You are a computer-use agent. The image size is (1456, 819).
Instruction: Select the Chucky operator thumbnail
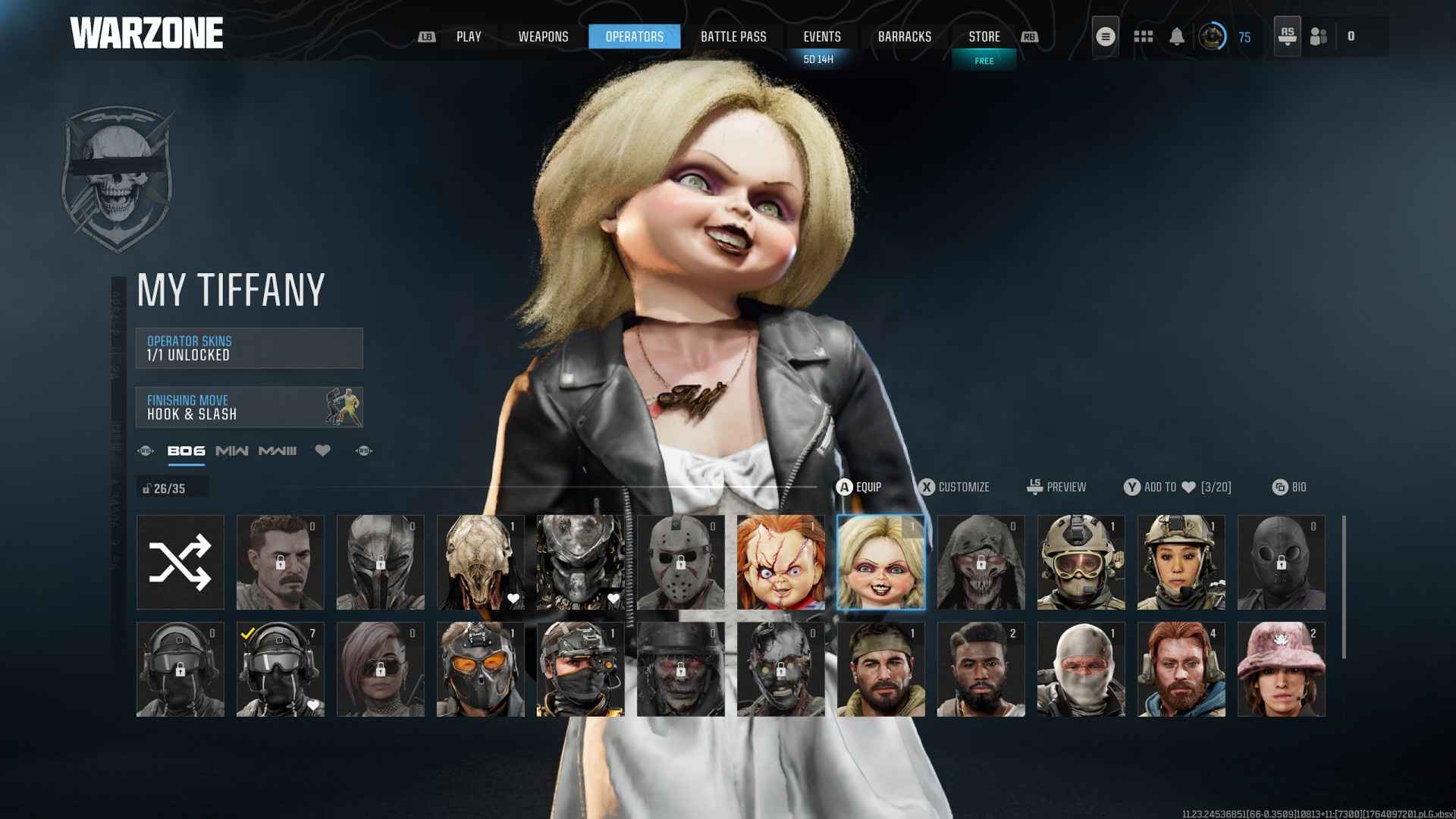tap(780, 561)
